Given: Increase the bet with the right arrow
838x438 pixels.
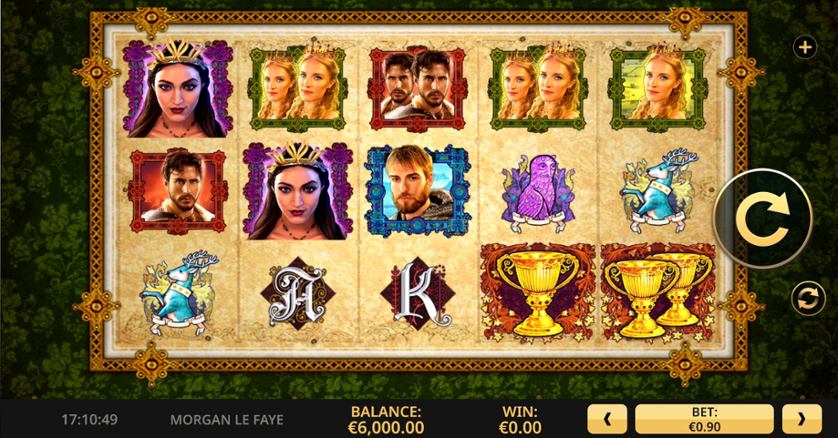Looking at the screenshot, I should [801, 418].
